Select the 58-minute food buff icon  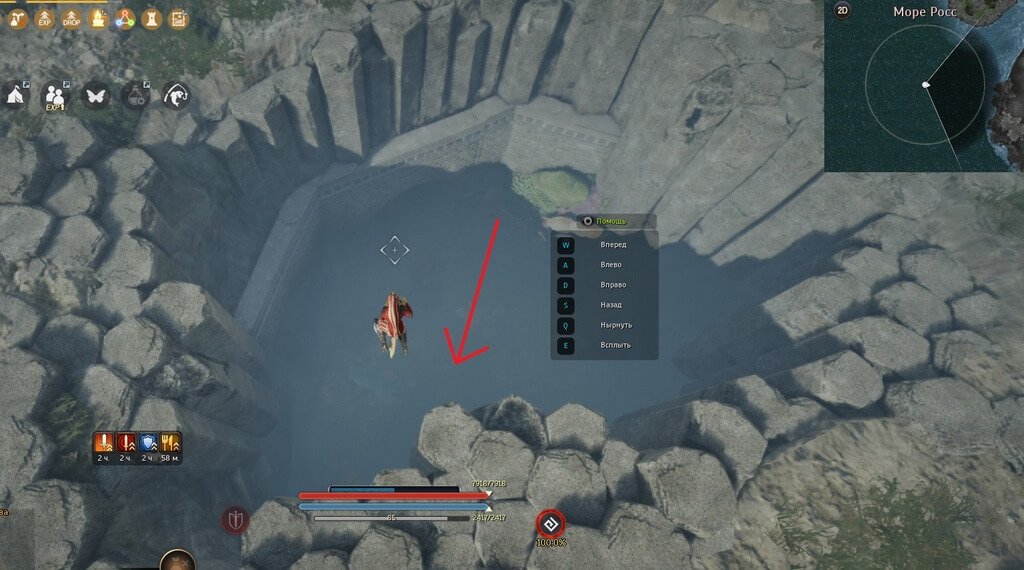(x=170, y=441)
